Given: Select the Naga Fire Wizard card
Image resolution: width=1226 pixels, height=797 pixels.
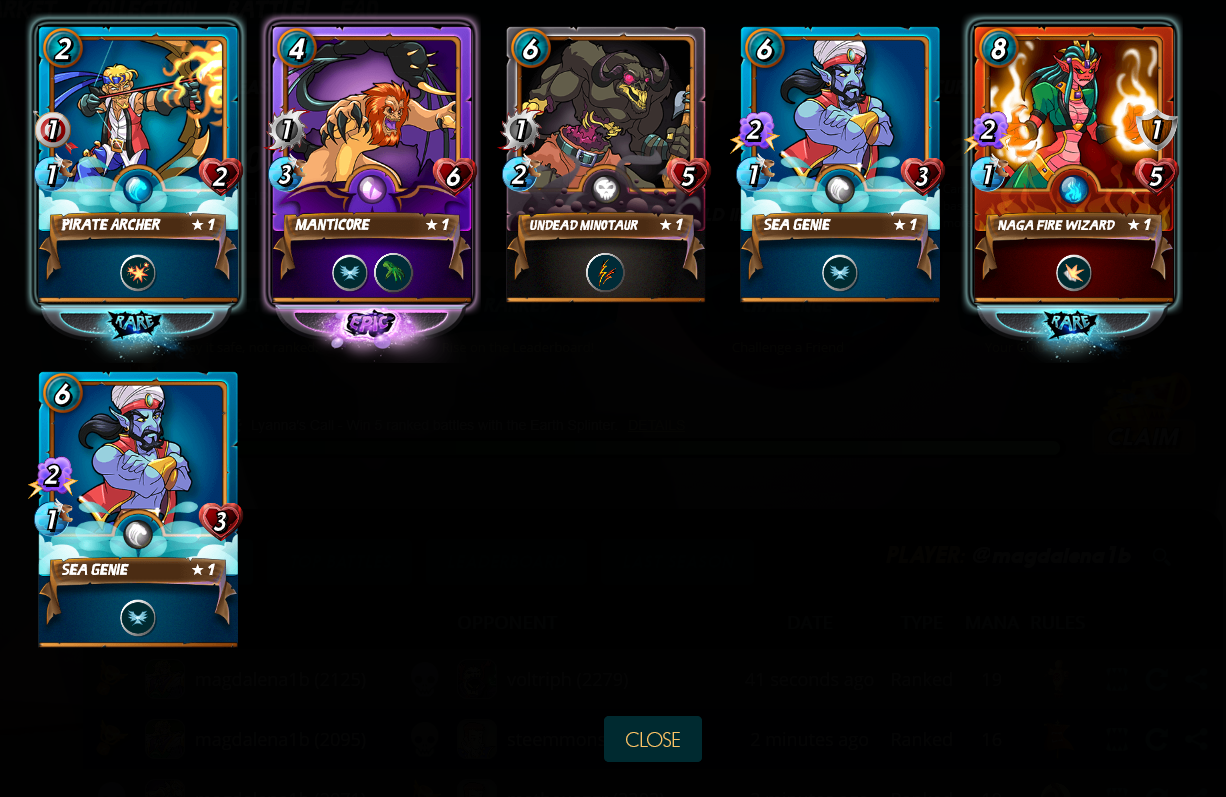Looking at the screenshot, I should 1074,165.
